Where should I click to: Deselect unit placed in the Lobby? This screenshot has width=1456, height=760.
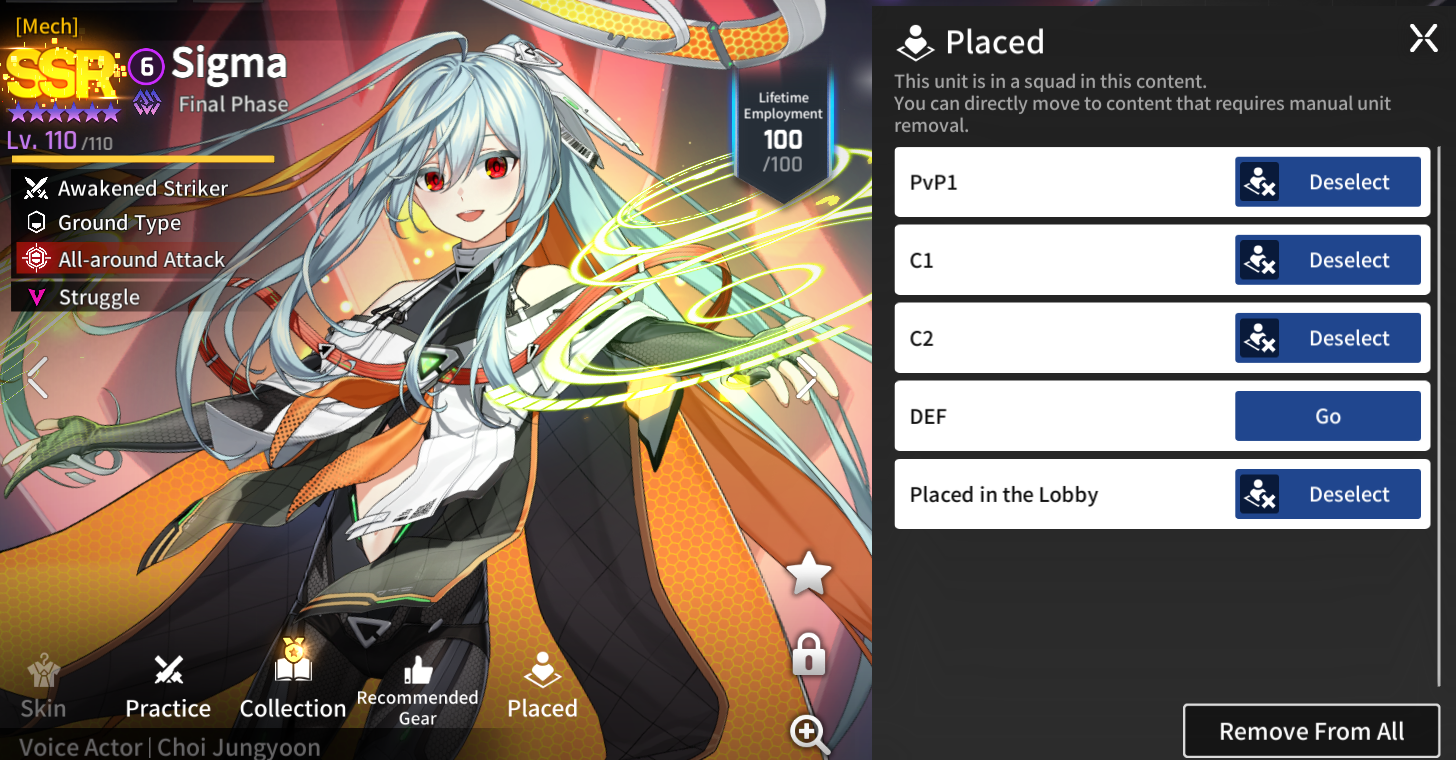(1327, 494)
